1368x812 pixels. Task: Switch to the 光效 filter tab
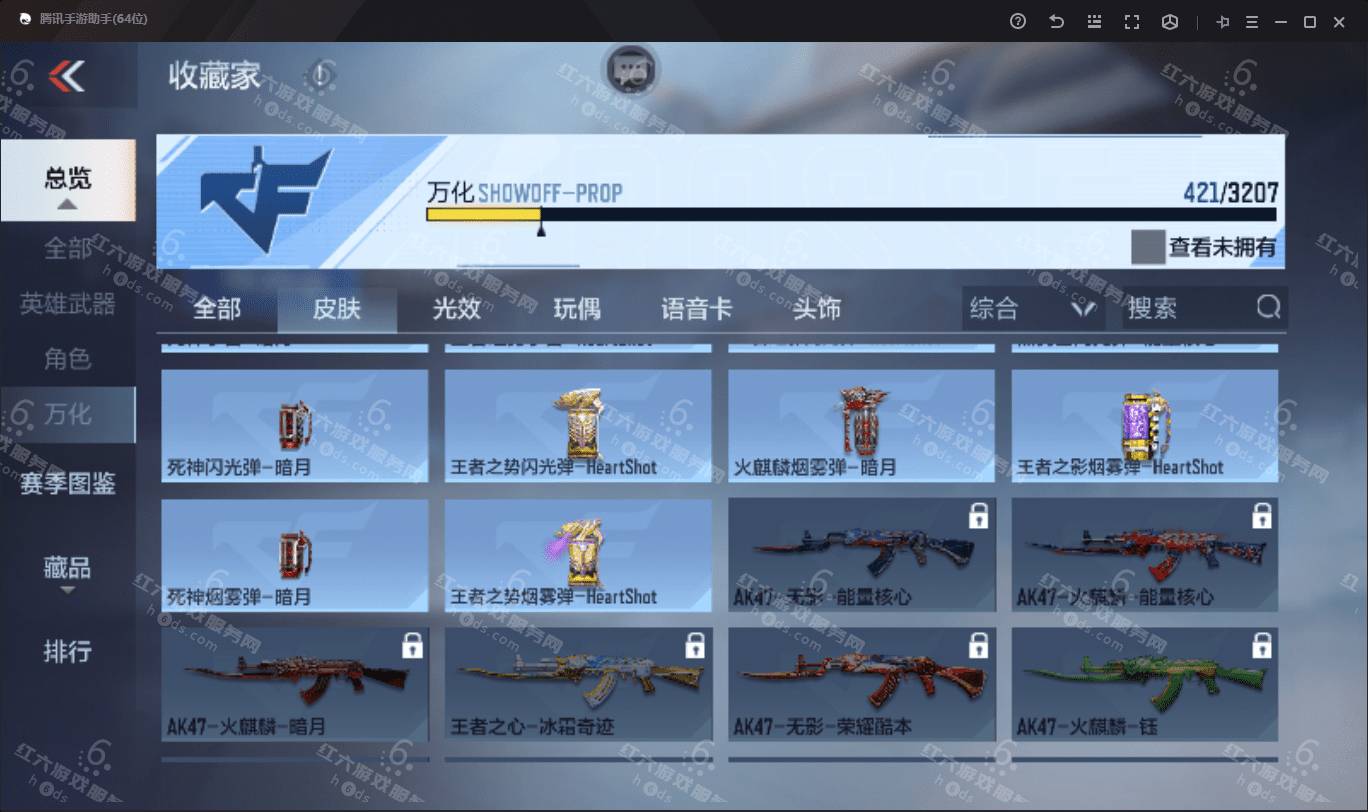coord(456,309)
